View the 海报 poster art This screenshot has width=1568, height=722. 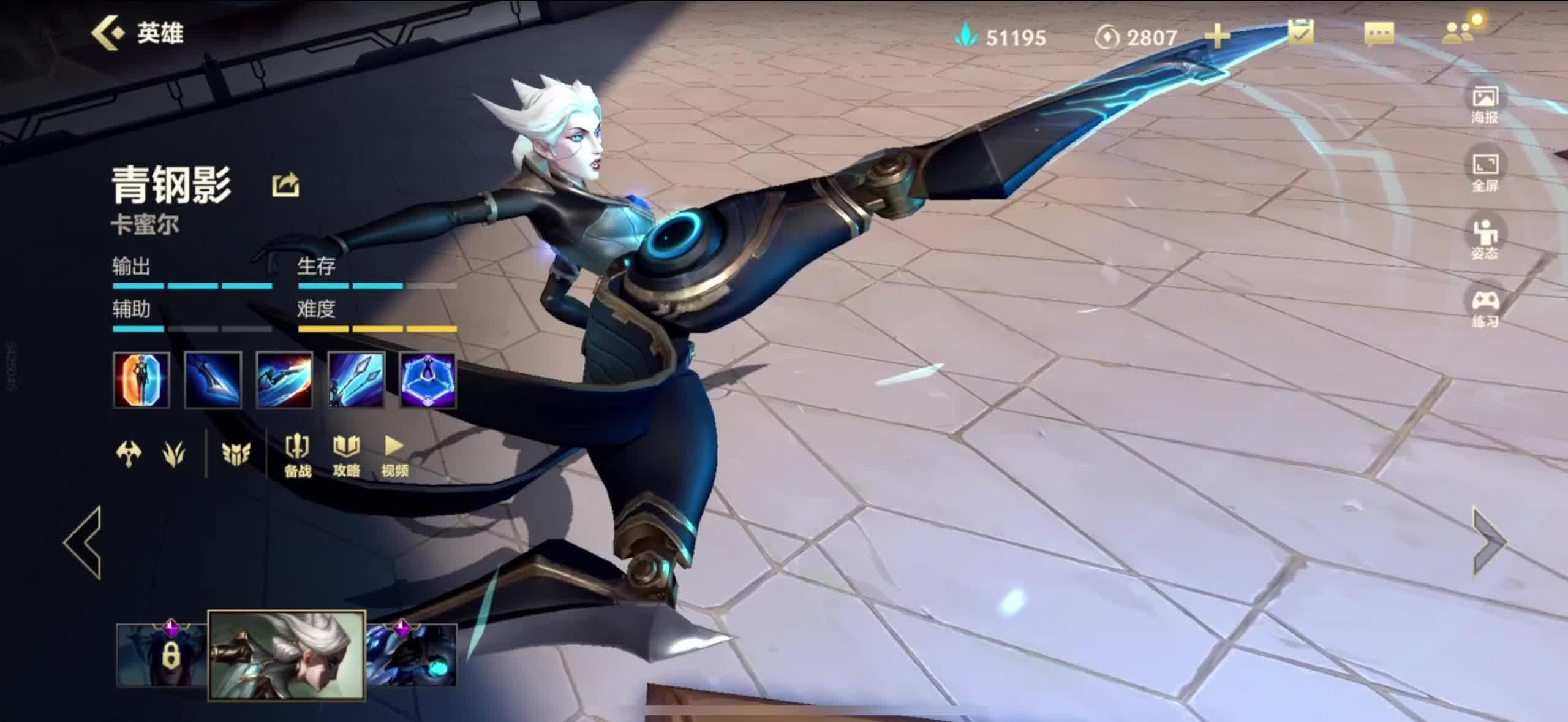coord(1485,104)
